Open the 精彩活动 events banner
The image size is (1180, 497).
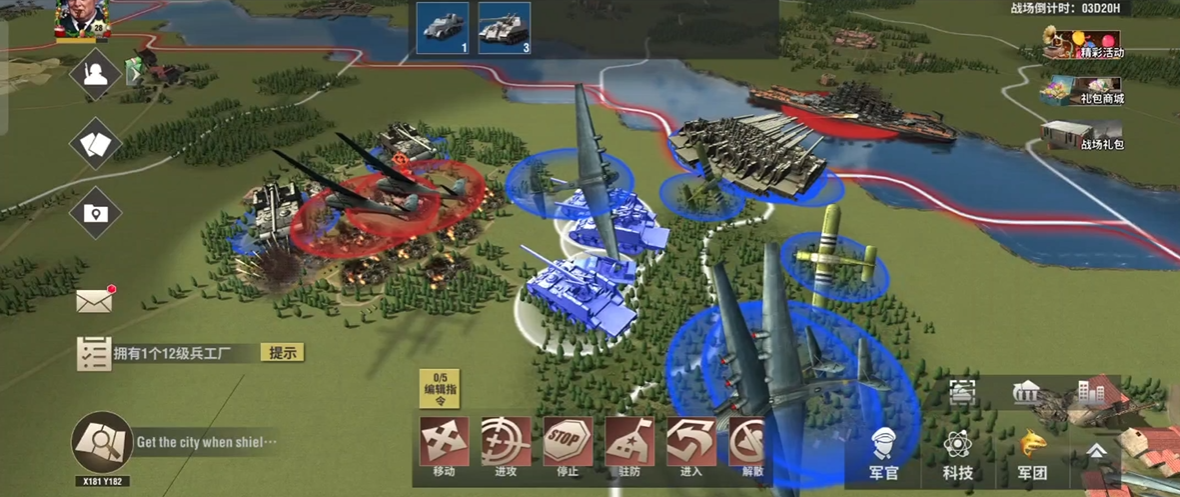(1084, 44)
